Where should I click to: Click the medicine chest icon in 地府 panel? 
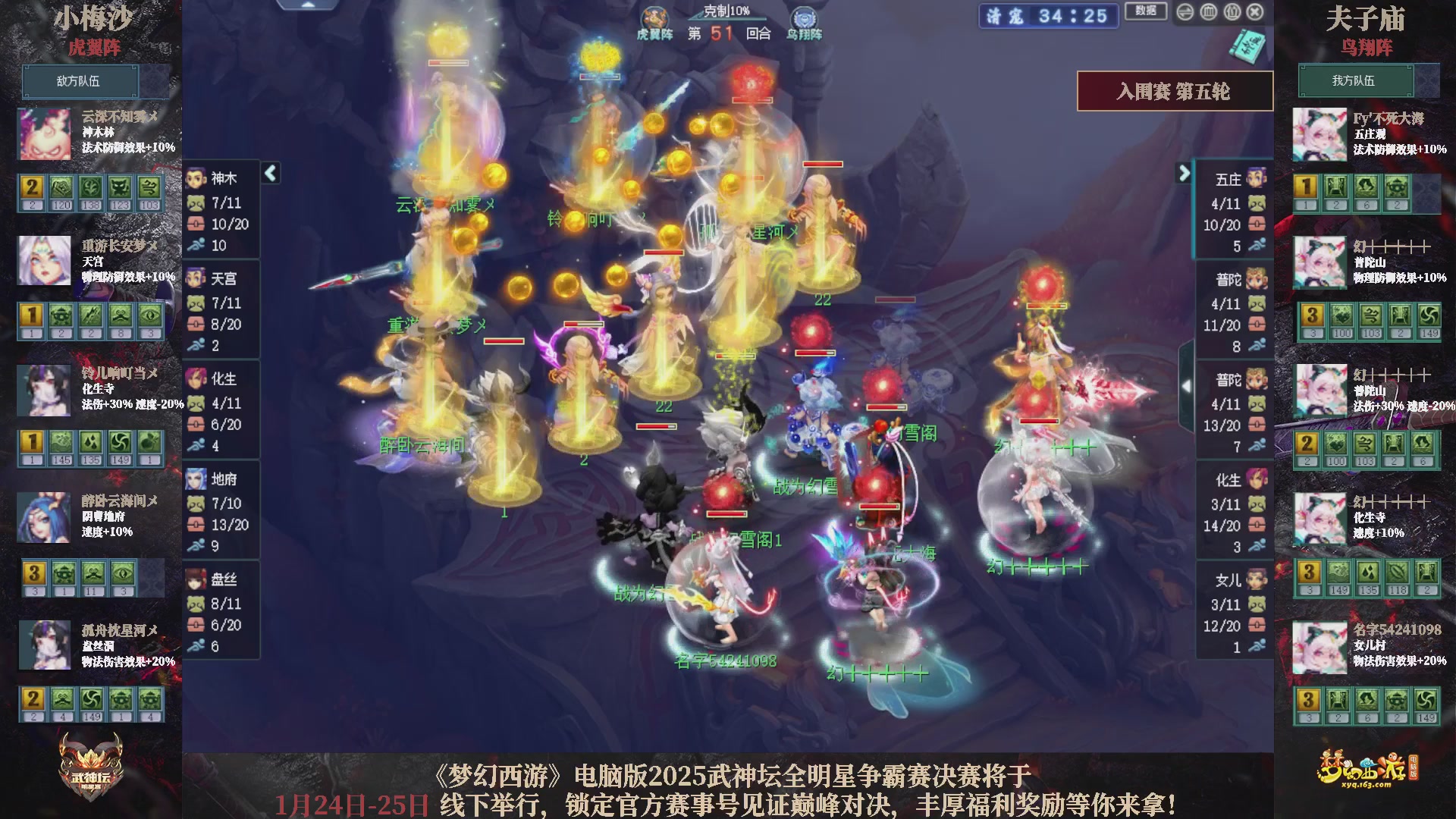pos(196,524)
